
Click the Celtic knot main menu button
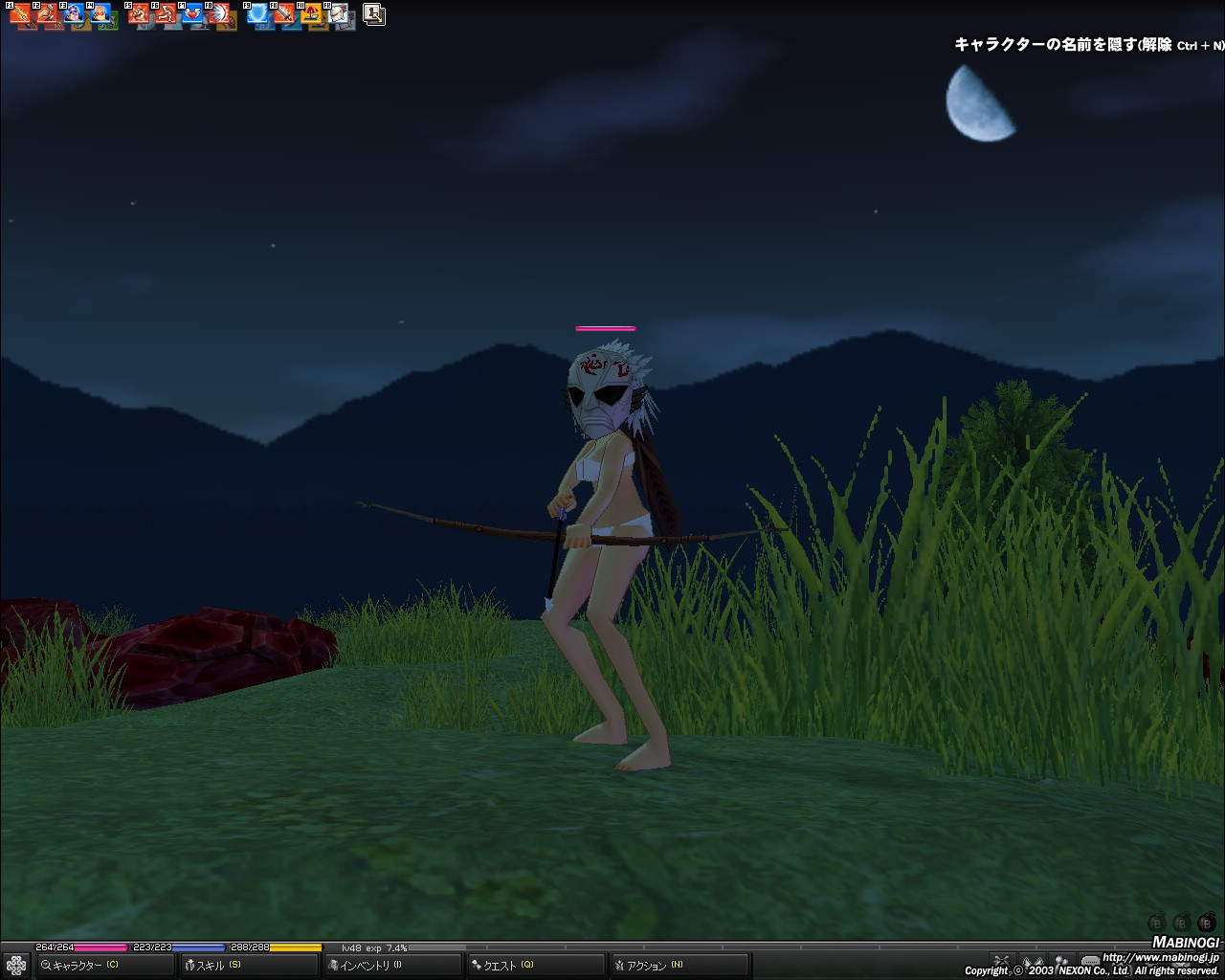point(15,965)
